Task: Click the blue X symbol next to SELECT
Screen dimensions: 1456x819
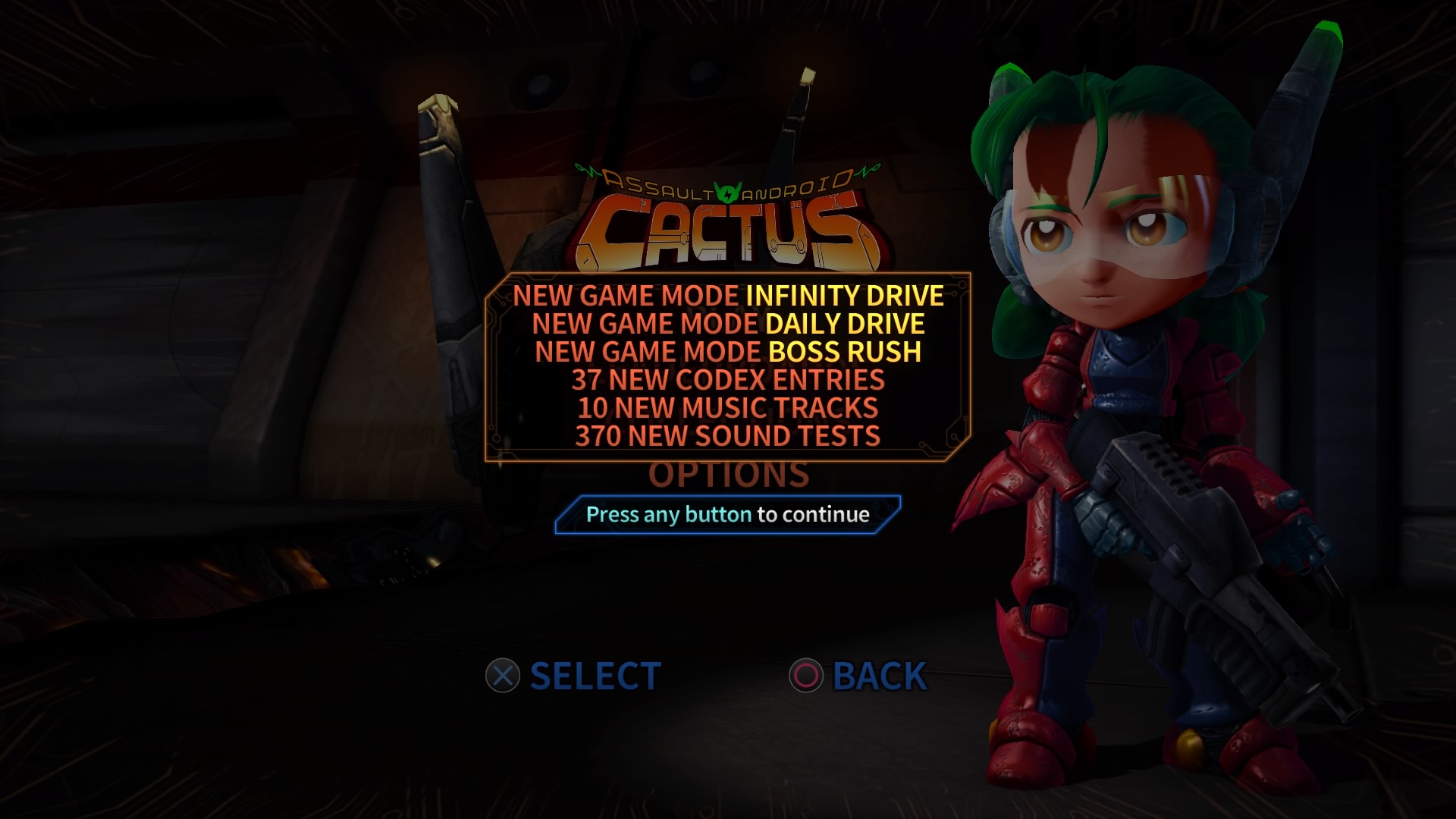Action: (x=504, y=675)
